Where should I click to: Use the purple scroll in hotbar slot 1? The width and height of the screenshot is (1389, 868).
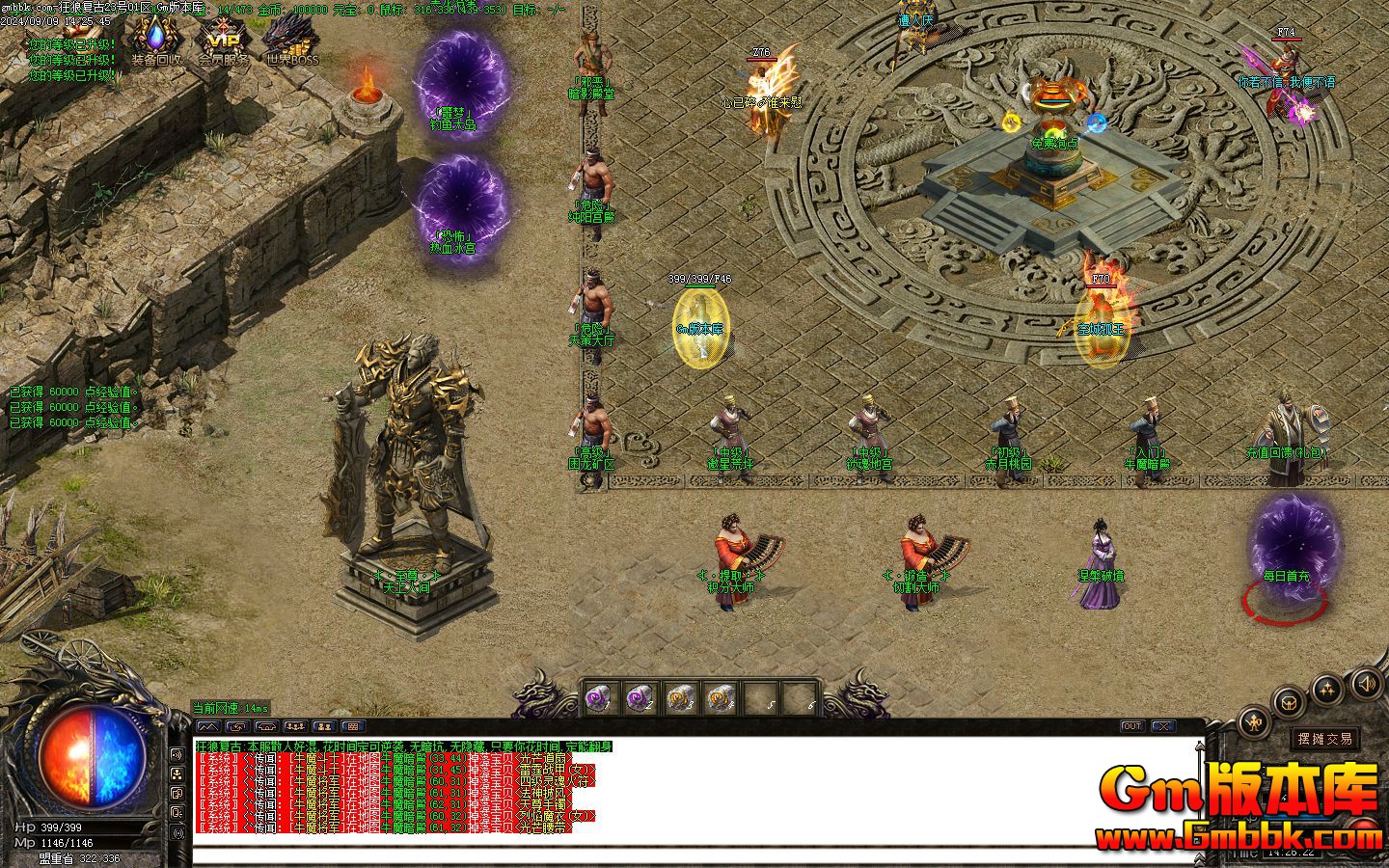click(x=597, y=698)
